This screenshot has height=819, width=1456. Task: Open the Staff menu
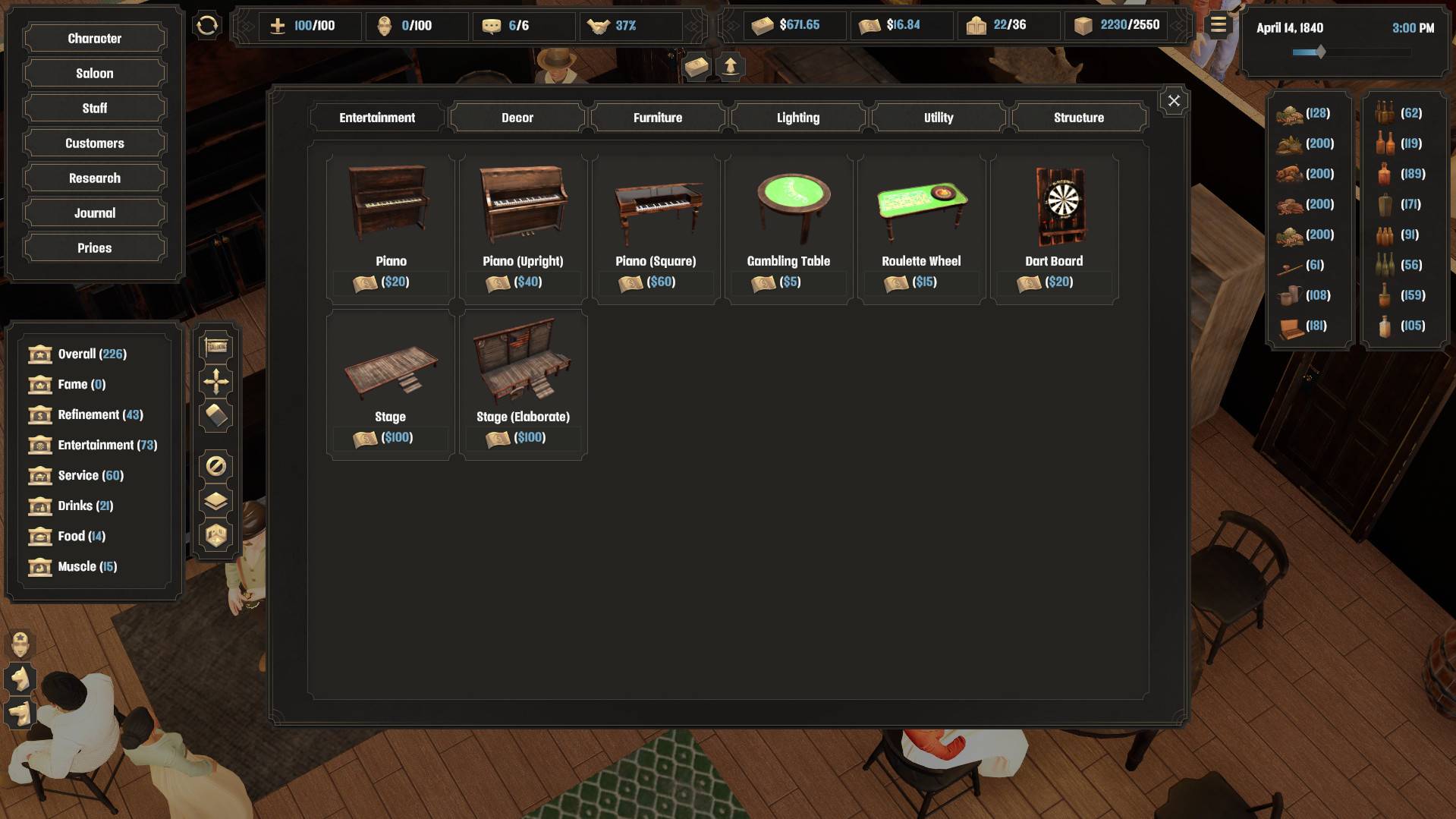(x=94, y=109)
